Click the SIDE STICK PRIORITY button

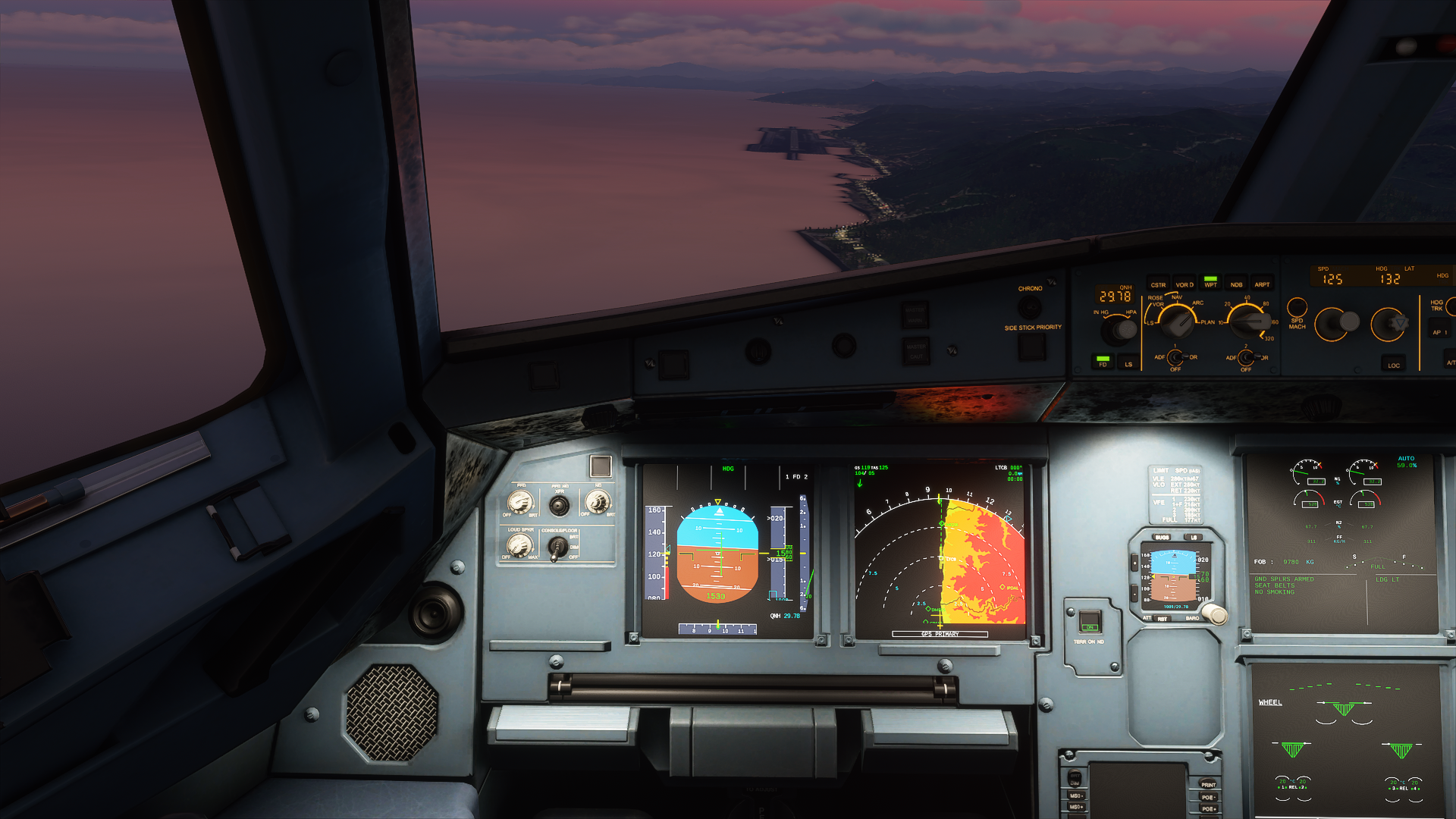[1032, 347]
